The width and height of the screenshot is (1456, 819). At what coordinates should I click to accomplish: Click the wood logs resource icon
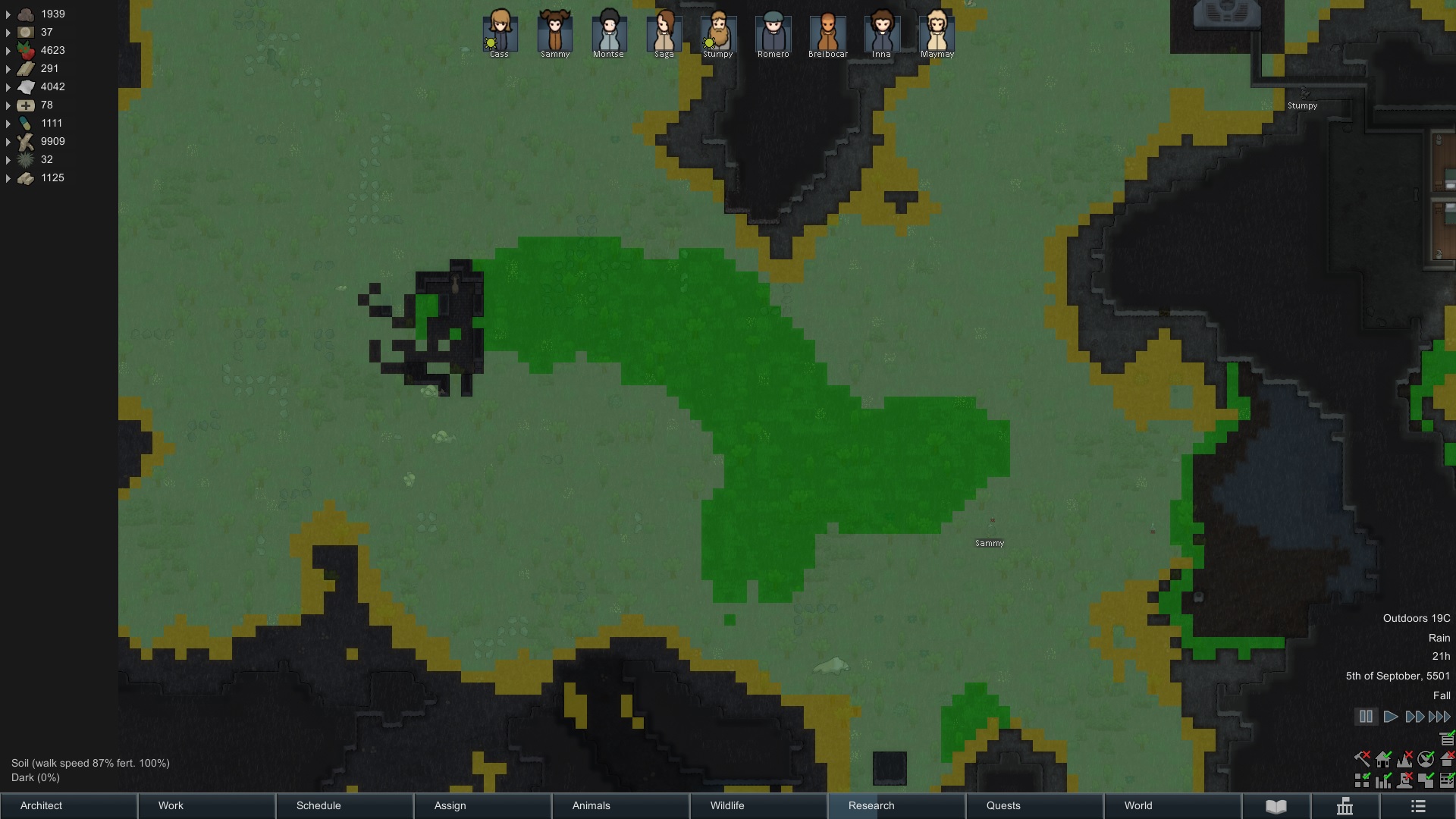[x=25, y=141]
